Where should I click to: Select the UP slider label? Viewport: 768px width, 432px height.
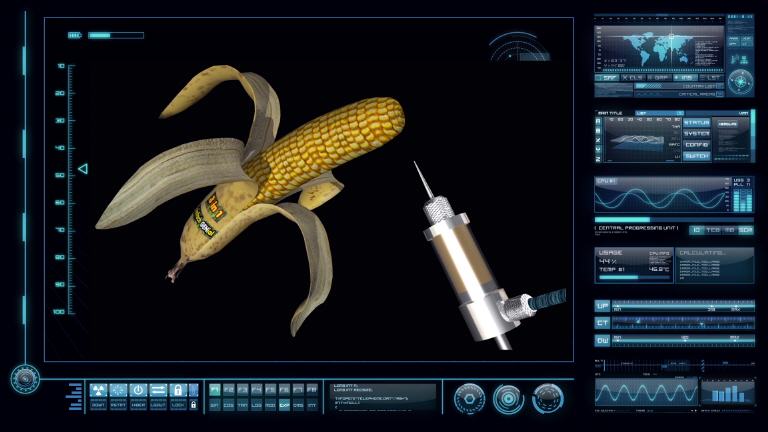602,306
